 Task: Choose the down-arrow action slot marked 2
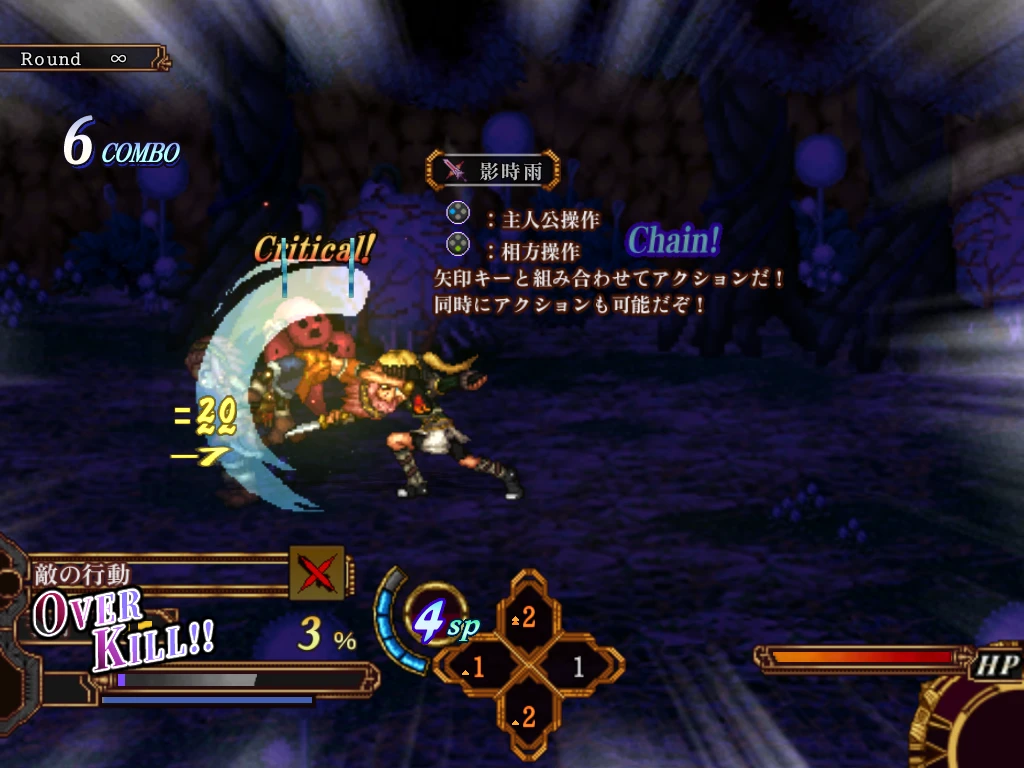click(527, 716)
